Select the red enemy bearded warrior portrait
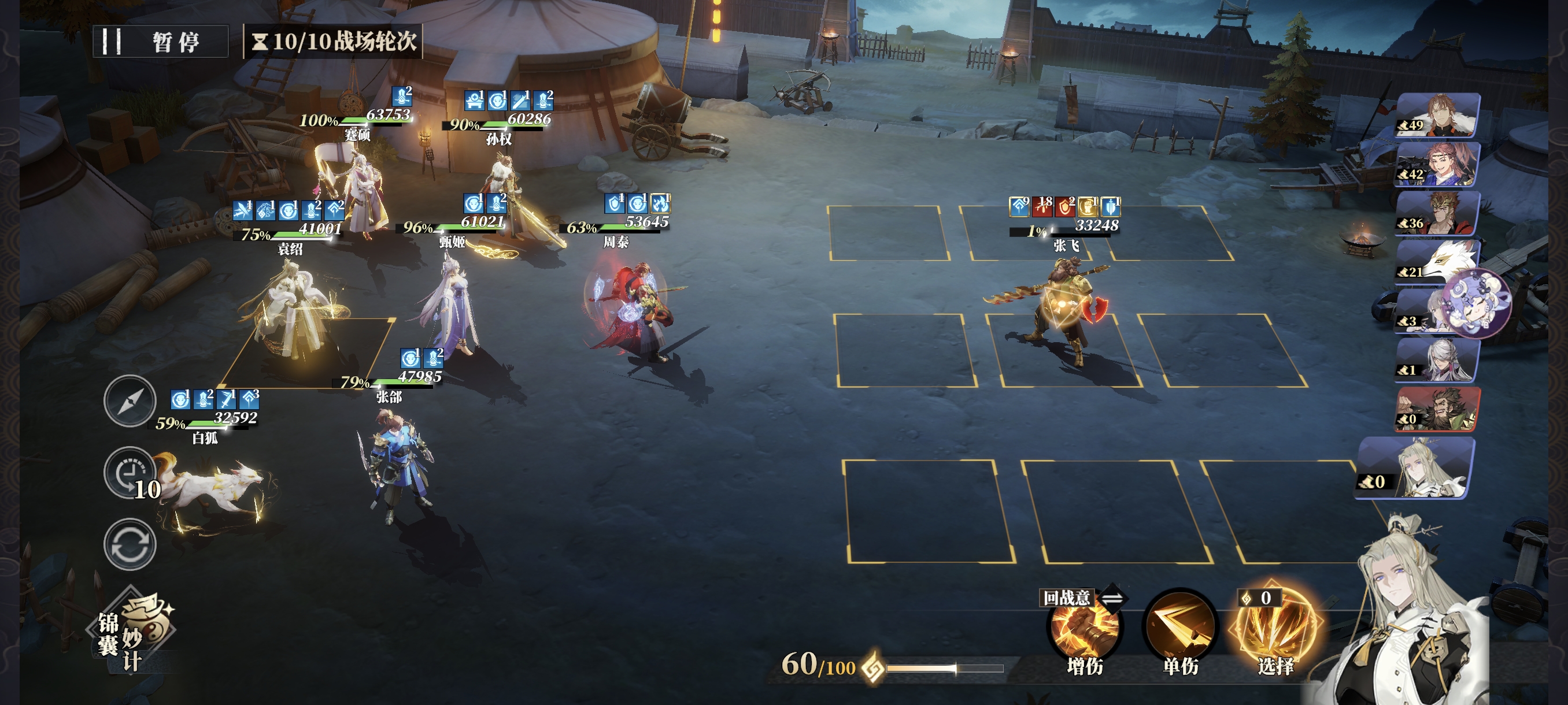Image resolution: width=1568 pixels, height=705 pixels. 1438,409
